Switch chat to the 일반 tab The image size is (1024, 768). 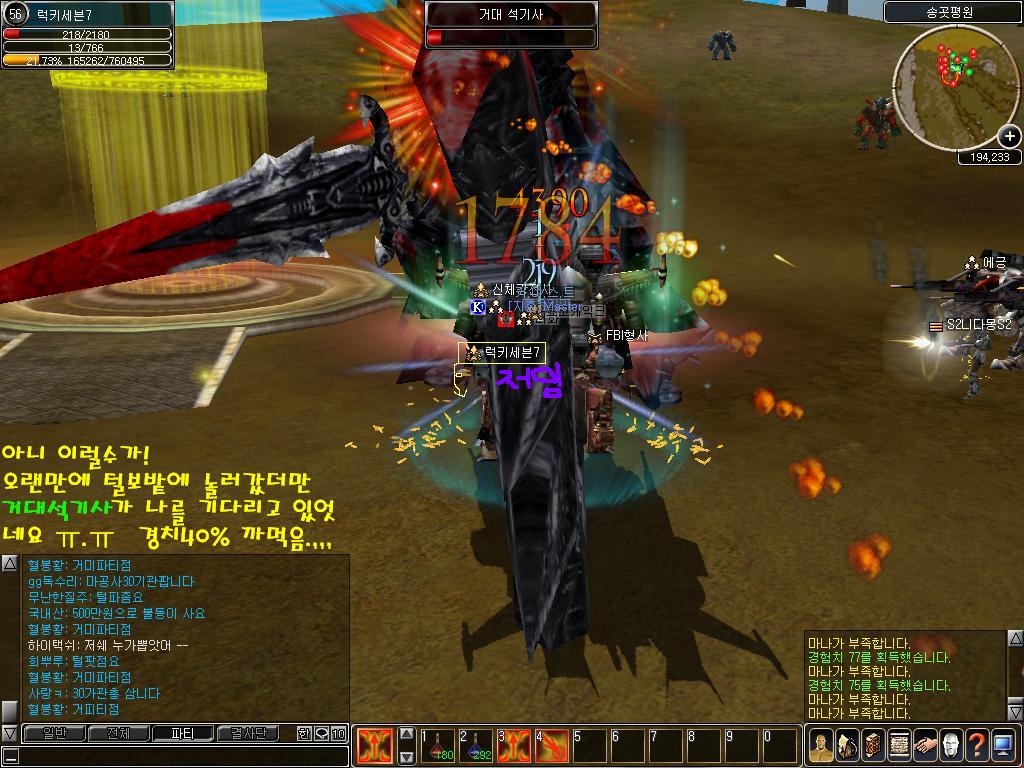(52, 734)
